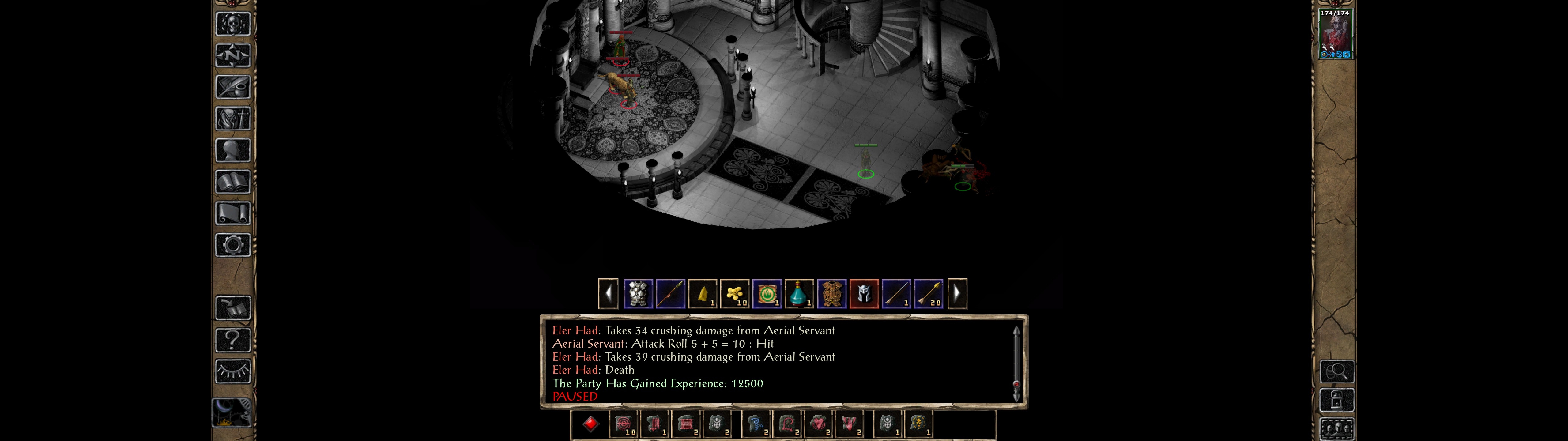
Task: Open the area map compass button
Action: 233,55
